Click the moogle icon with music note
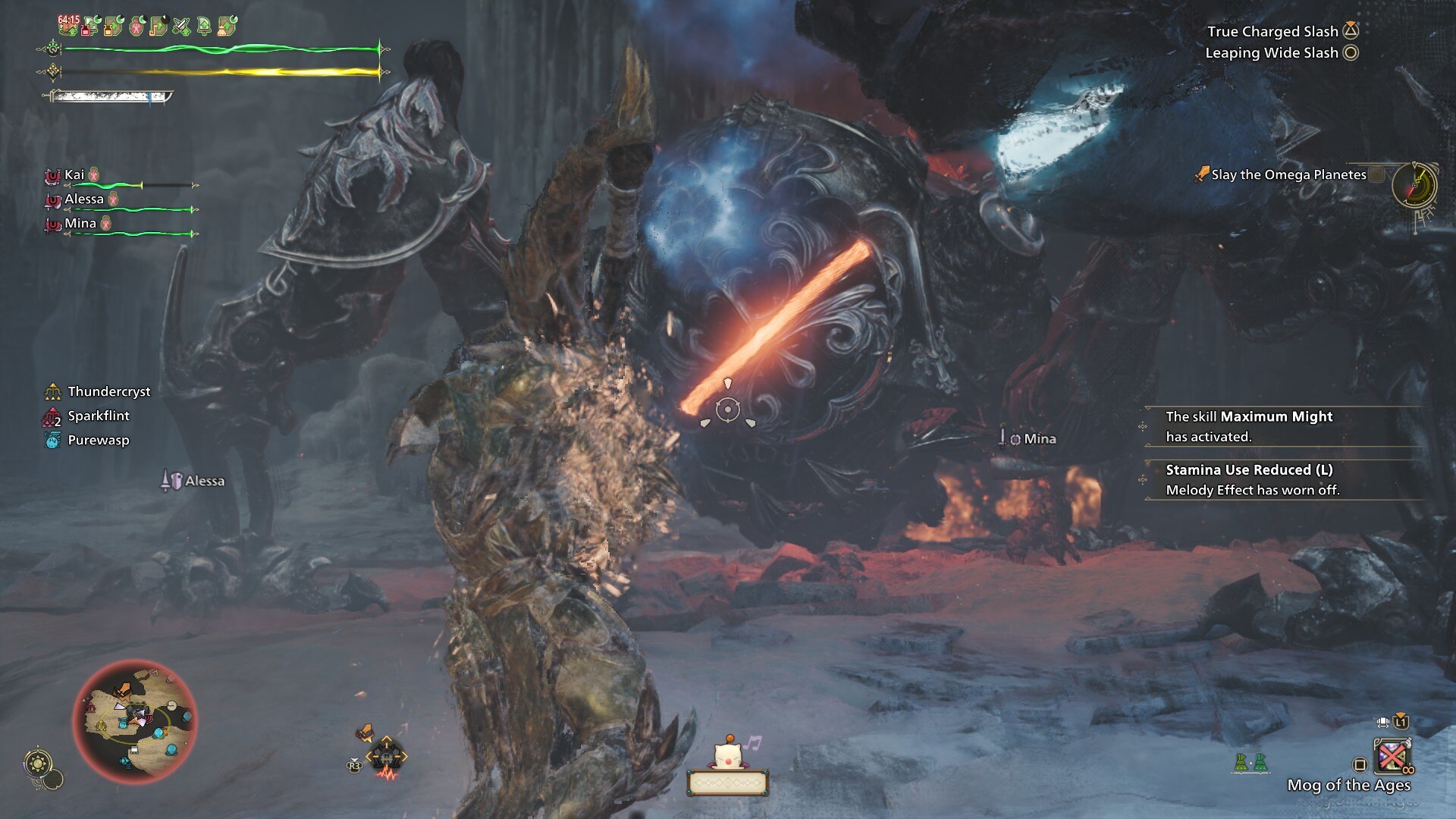1456x819 pixels. pyautogui.click(x=727, y=753)
